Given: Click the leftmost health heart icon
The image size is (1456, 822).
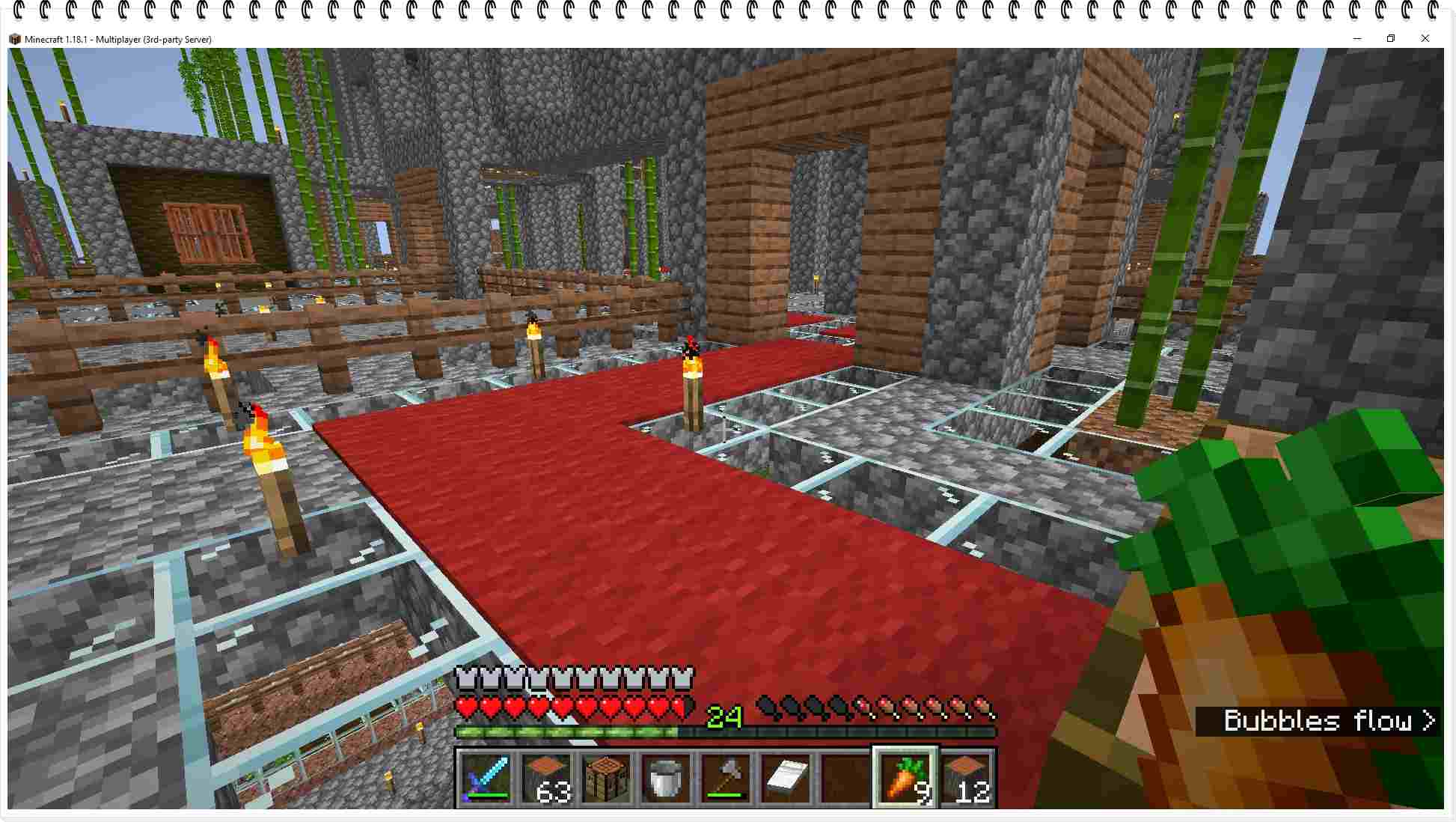Looking at the screenshot, I should pyautogui.click(x=465, y=704).
